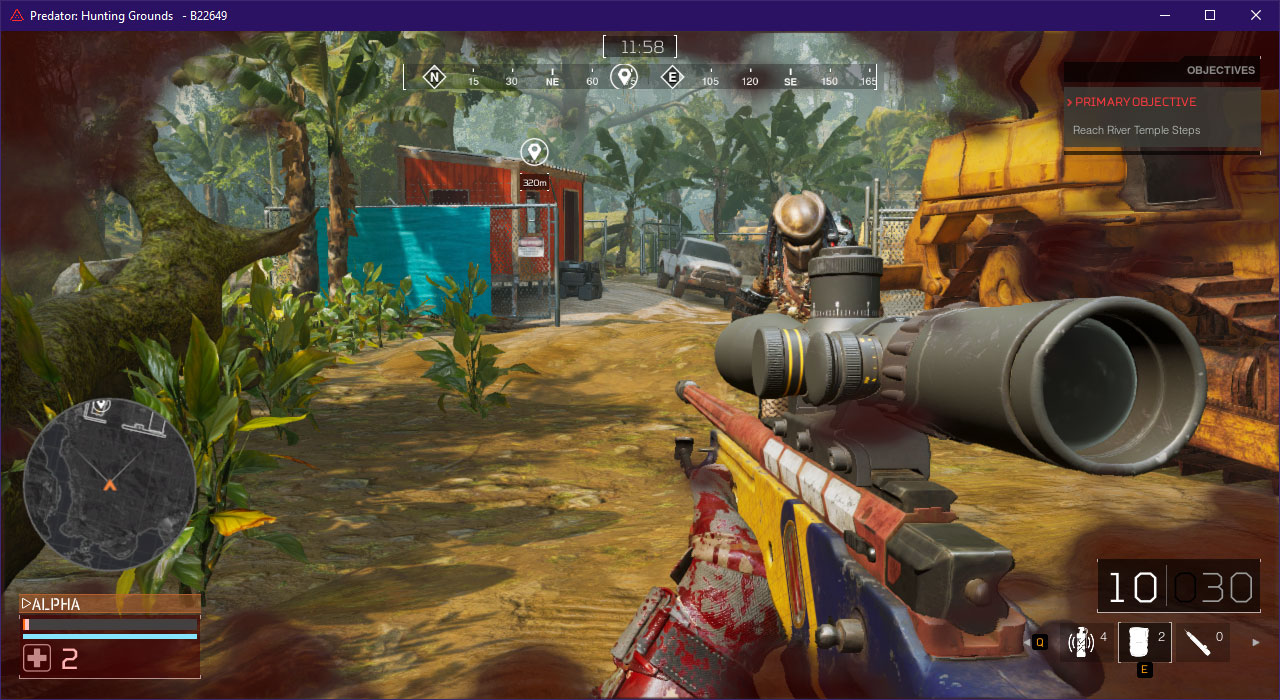Click the right arrow beside gear slots
This screenshot has width=1280, height=700.
[1256, 642]
